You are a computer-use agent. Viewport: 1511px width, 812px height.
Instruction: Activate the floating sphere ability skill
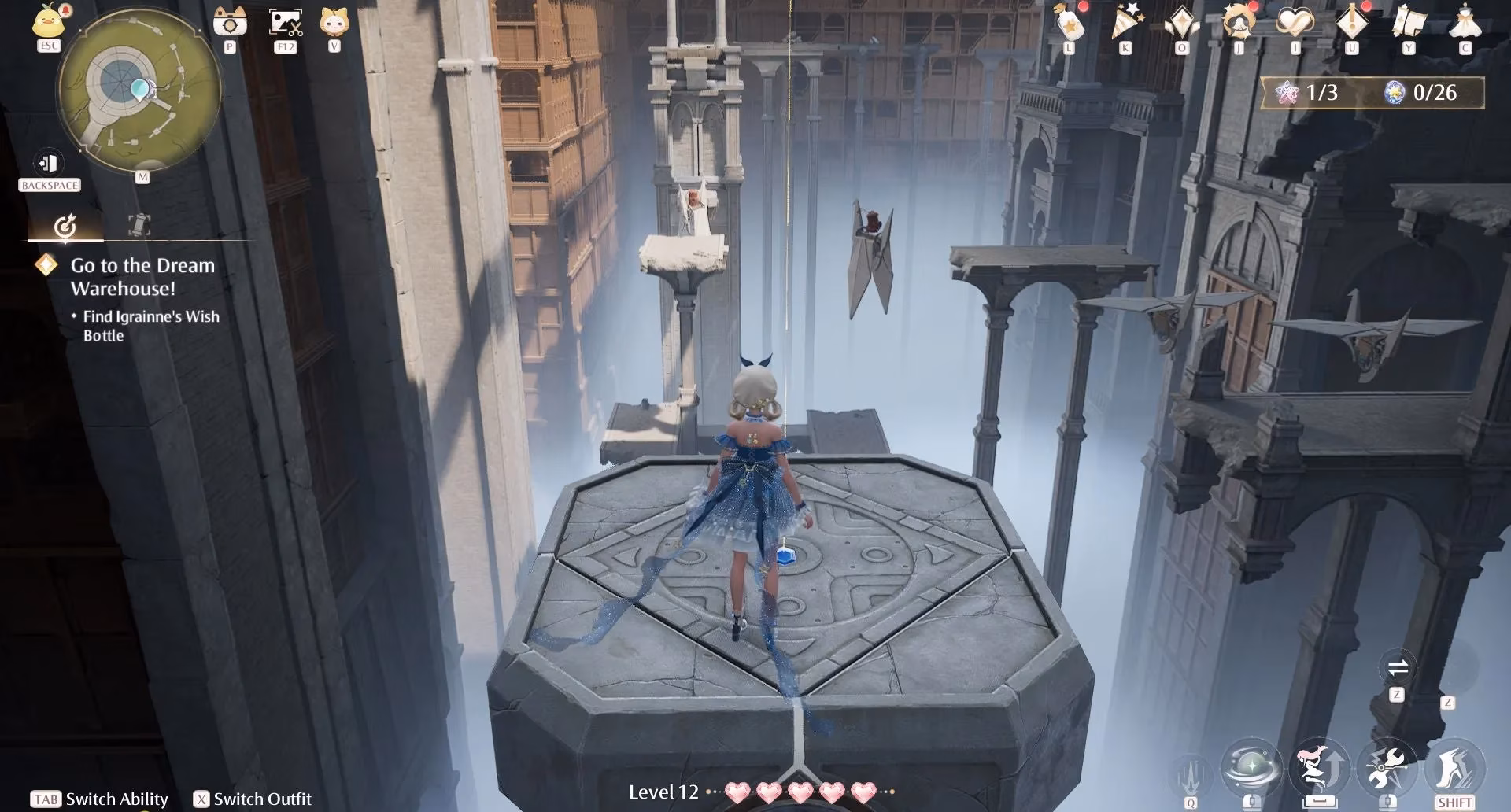[1253, 770]
